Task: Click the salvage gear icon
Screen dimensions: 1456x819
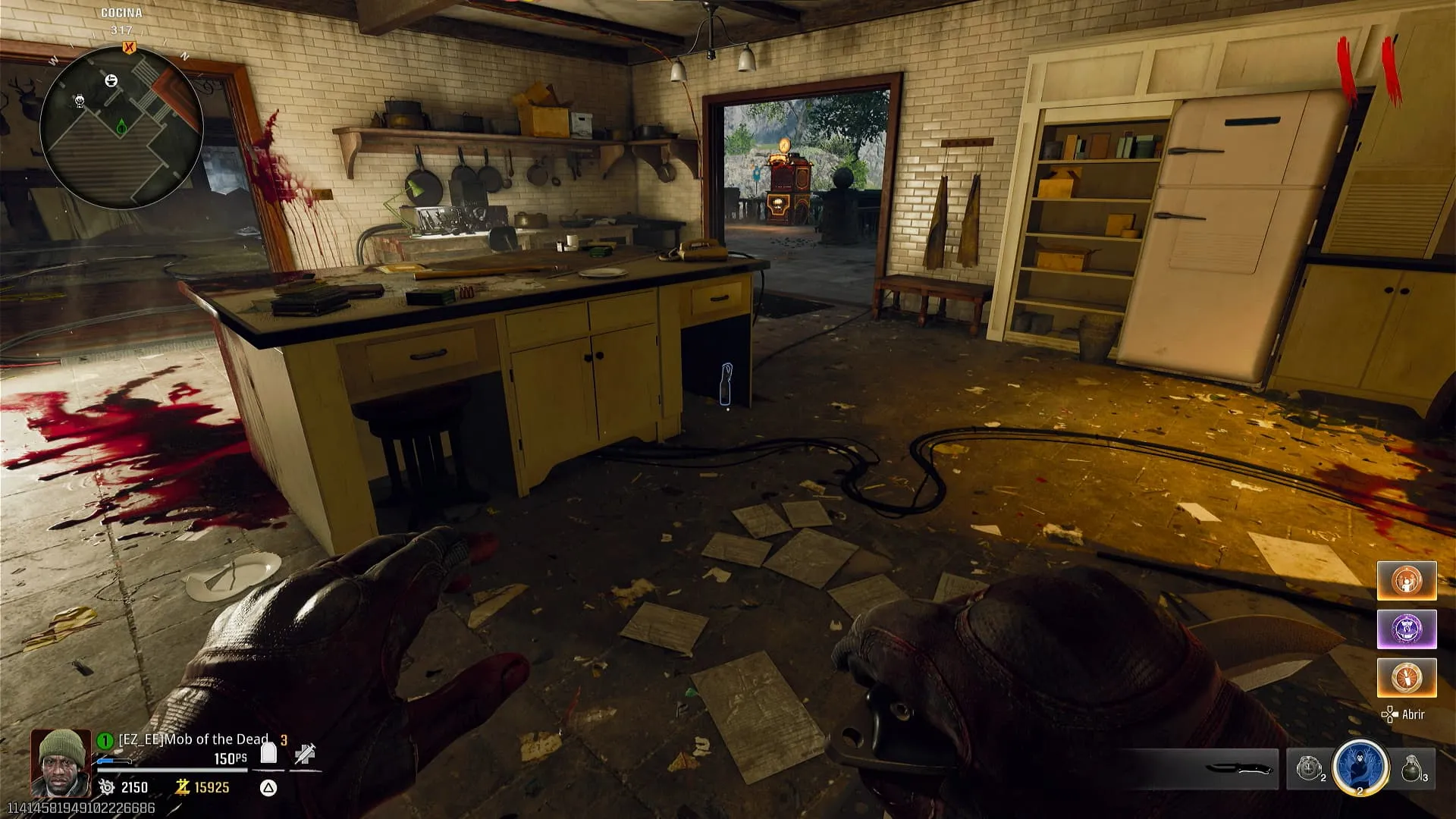Action: (107, 787)
